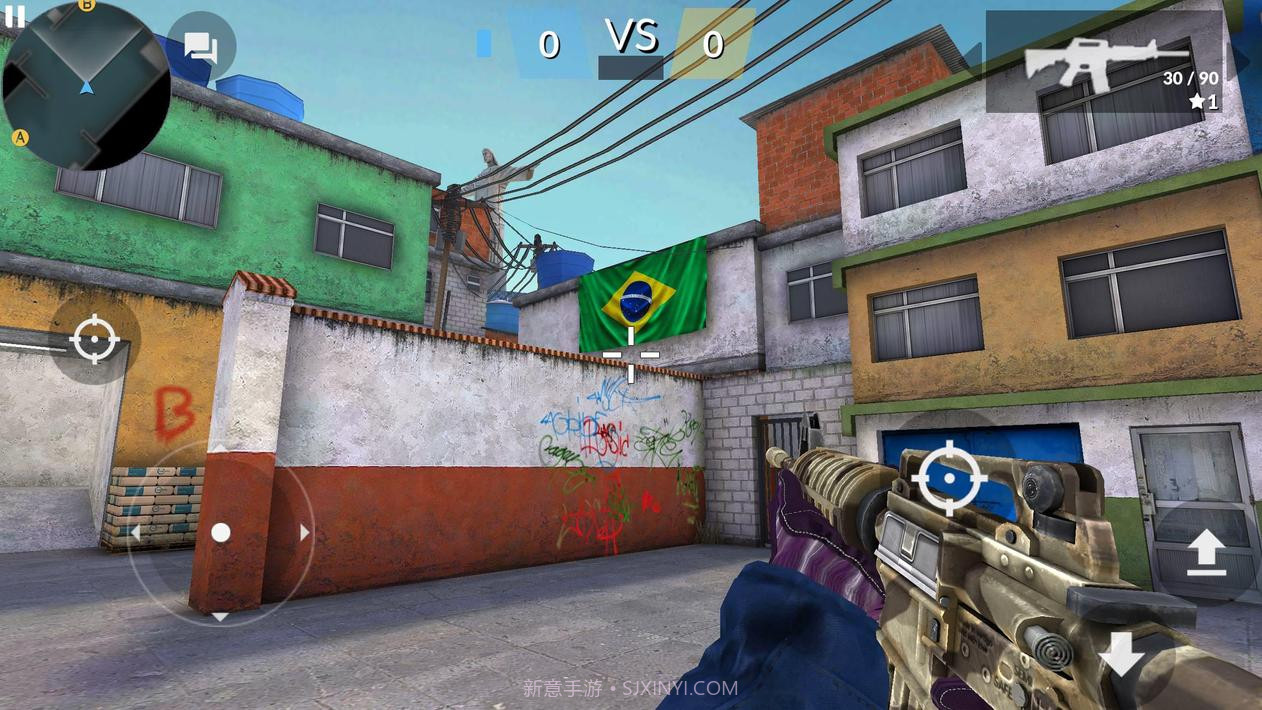Crouch with the downward arrow button

(1122, 656)
